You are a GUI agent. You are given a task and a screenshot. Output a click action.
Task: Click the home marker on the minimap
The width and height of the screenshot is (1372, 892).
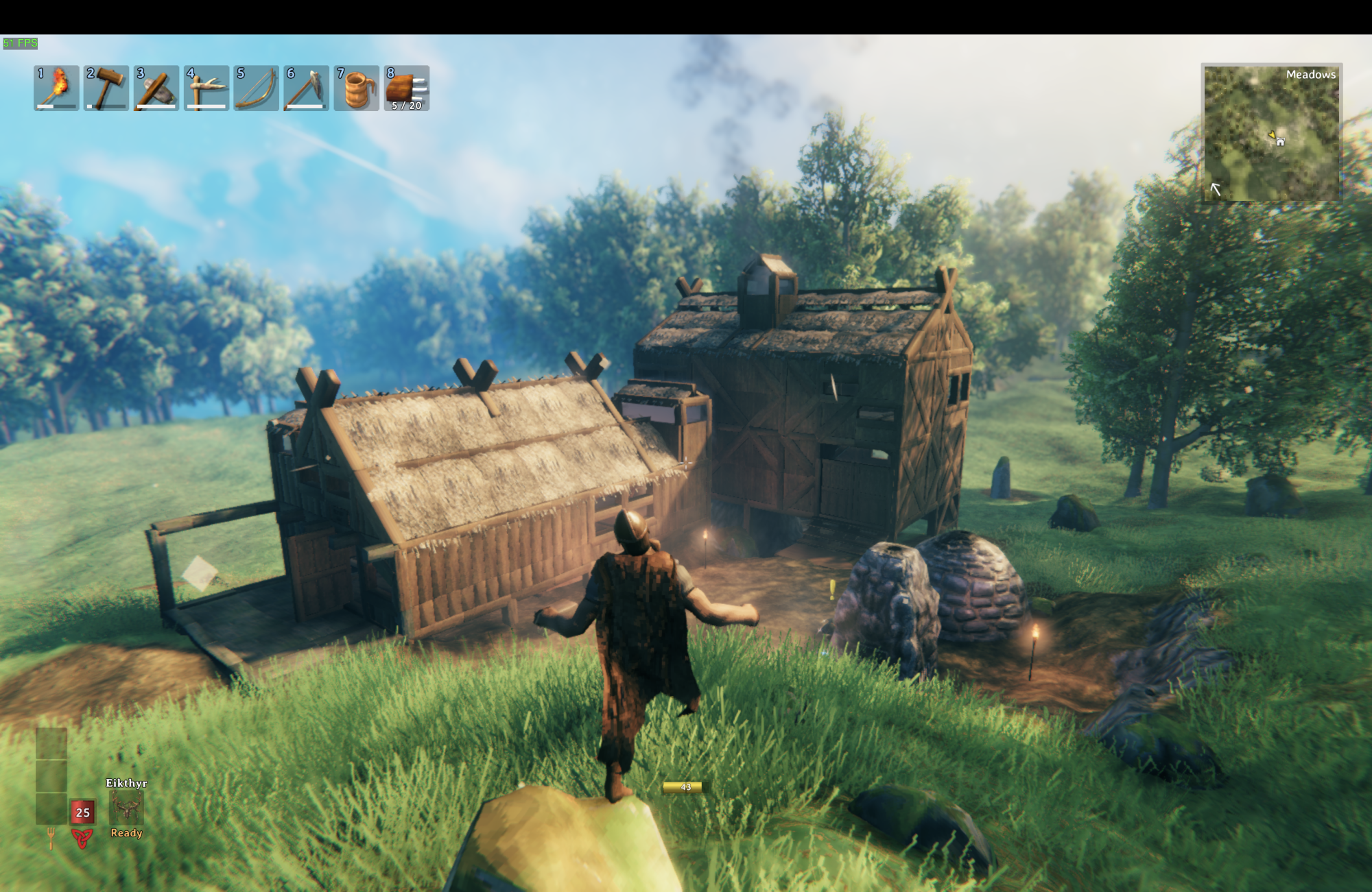(x=1281, y=142)
